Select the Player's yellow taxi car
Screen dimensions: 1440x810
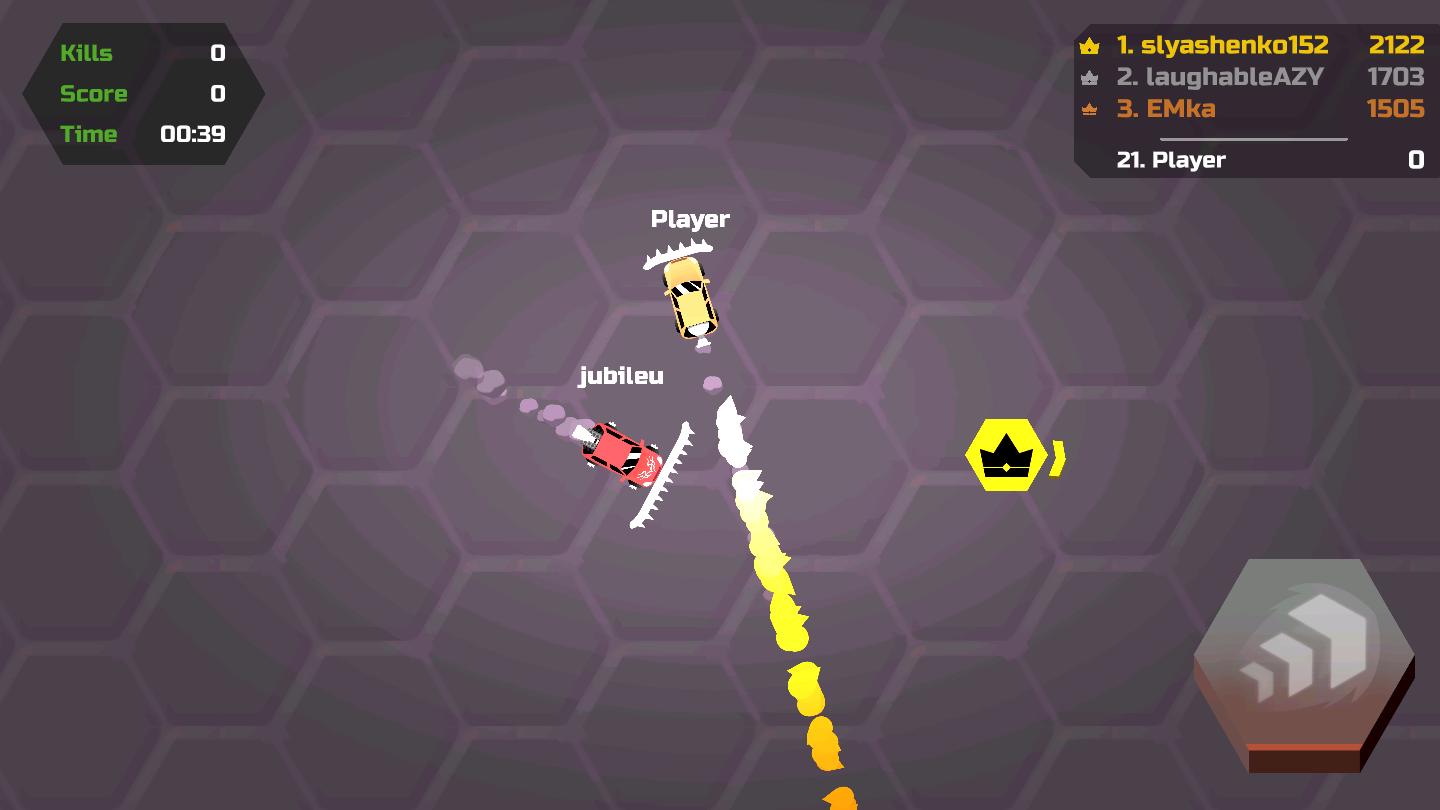click(x=688, y=298)
